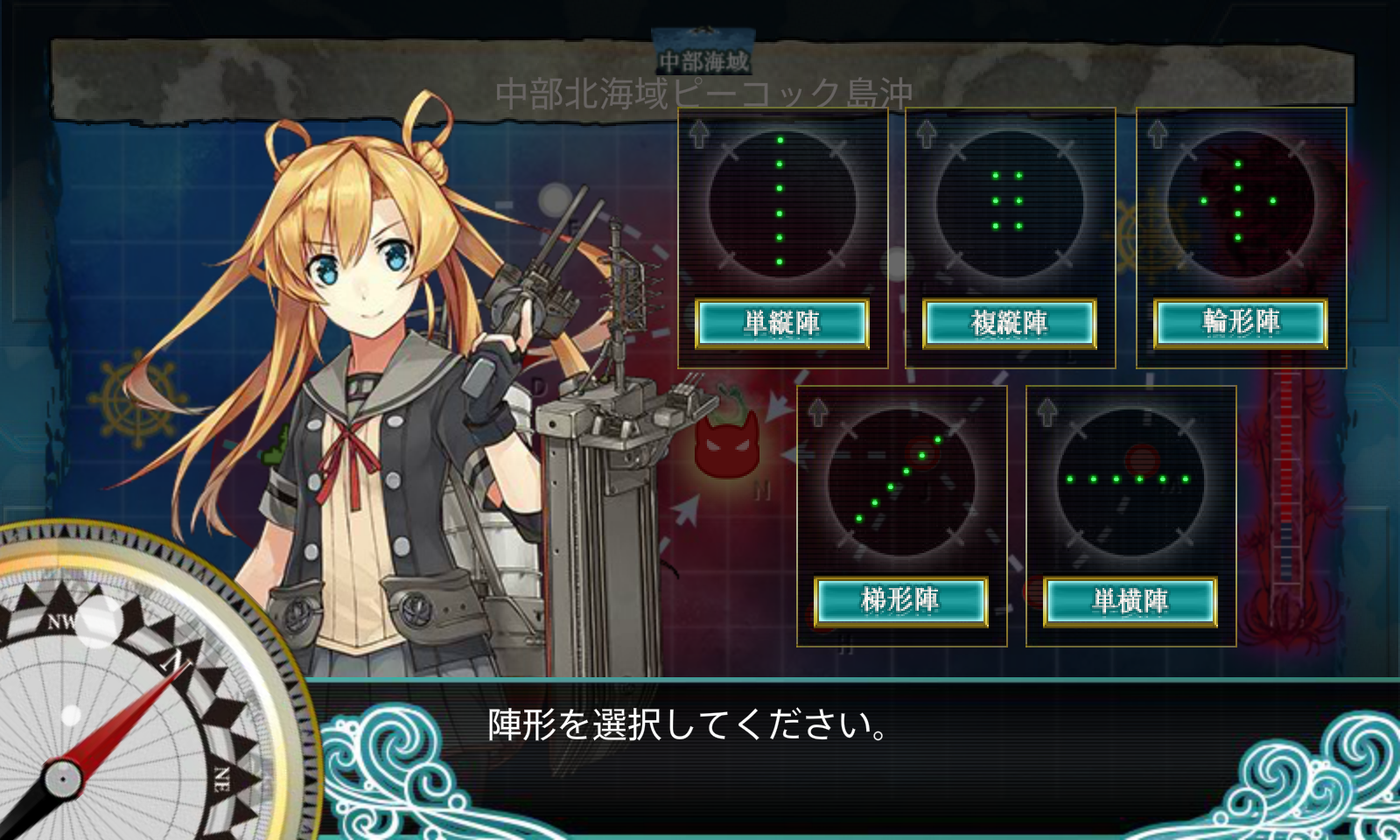Pick the 輪形陣 diamond formation button
Image resolution: width=1400 pixels, height=840 pixels.
pyautogui.click(x=1240, y=324)
